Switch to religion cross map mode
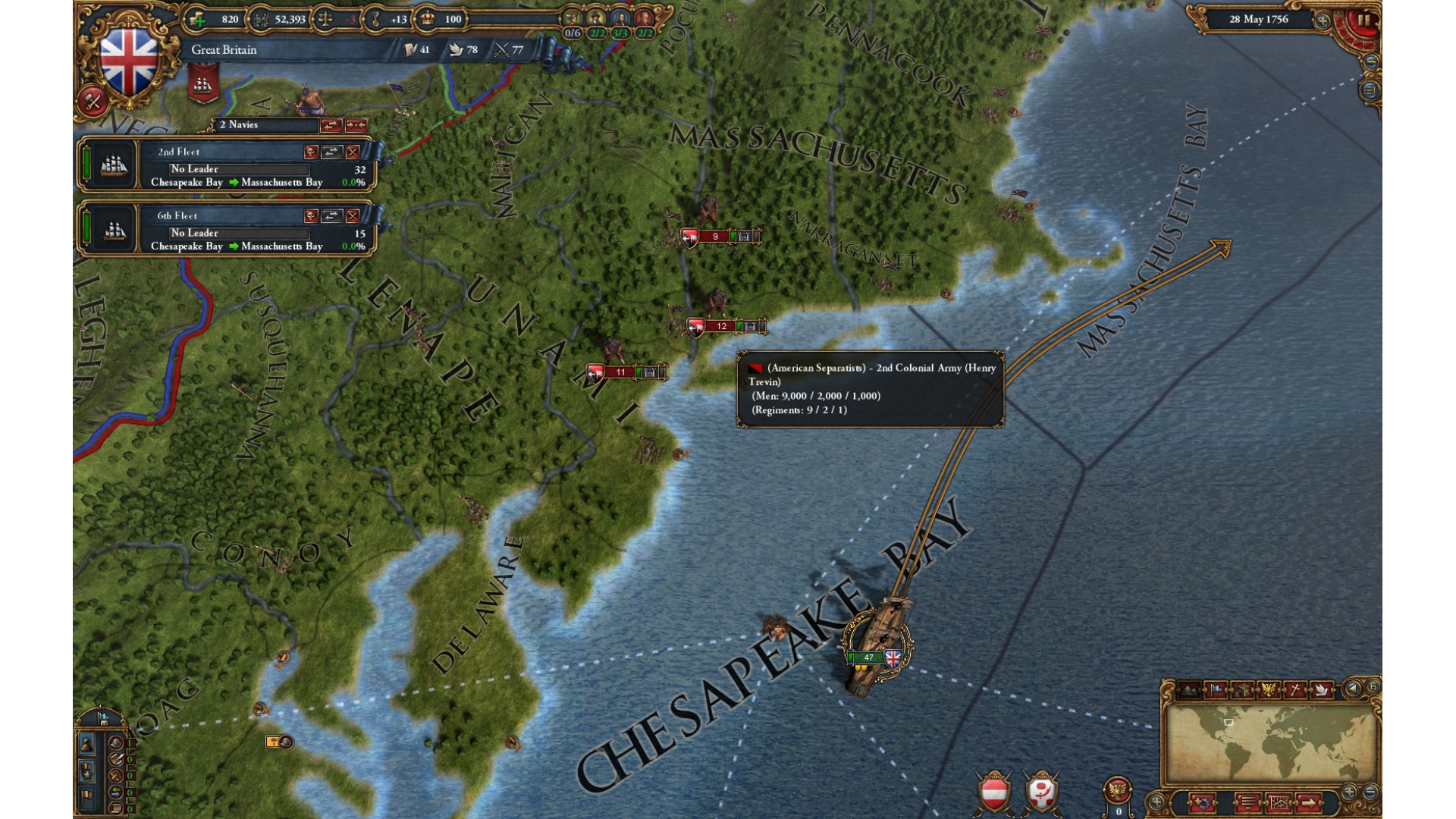The image size is (1456, 819). click(1295, 690)
